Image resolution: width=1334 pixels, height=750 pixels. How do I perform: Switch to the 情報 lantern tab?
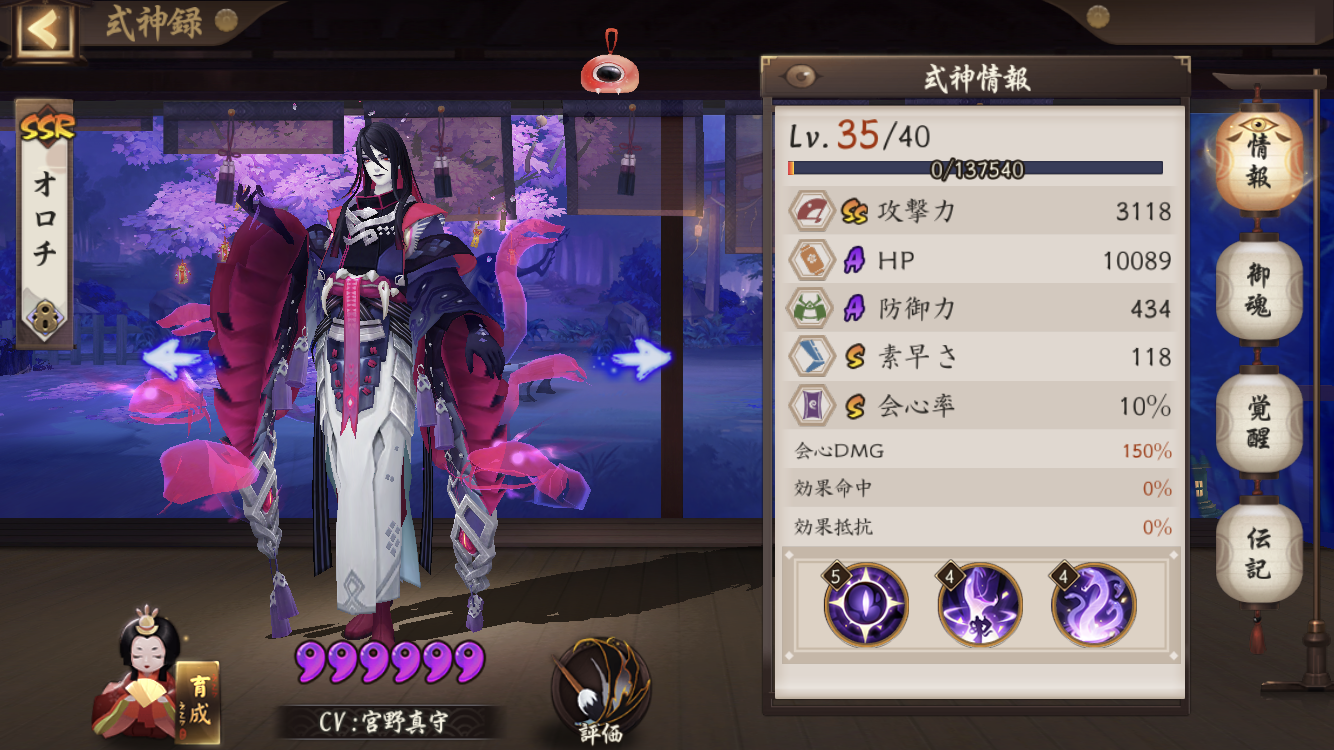1258,160
